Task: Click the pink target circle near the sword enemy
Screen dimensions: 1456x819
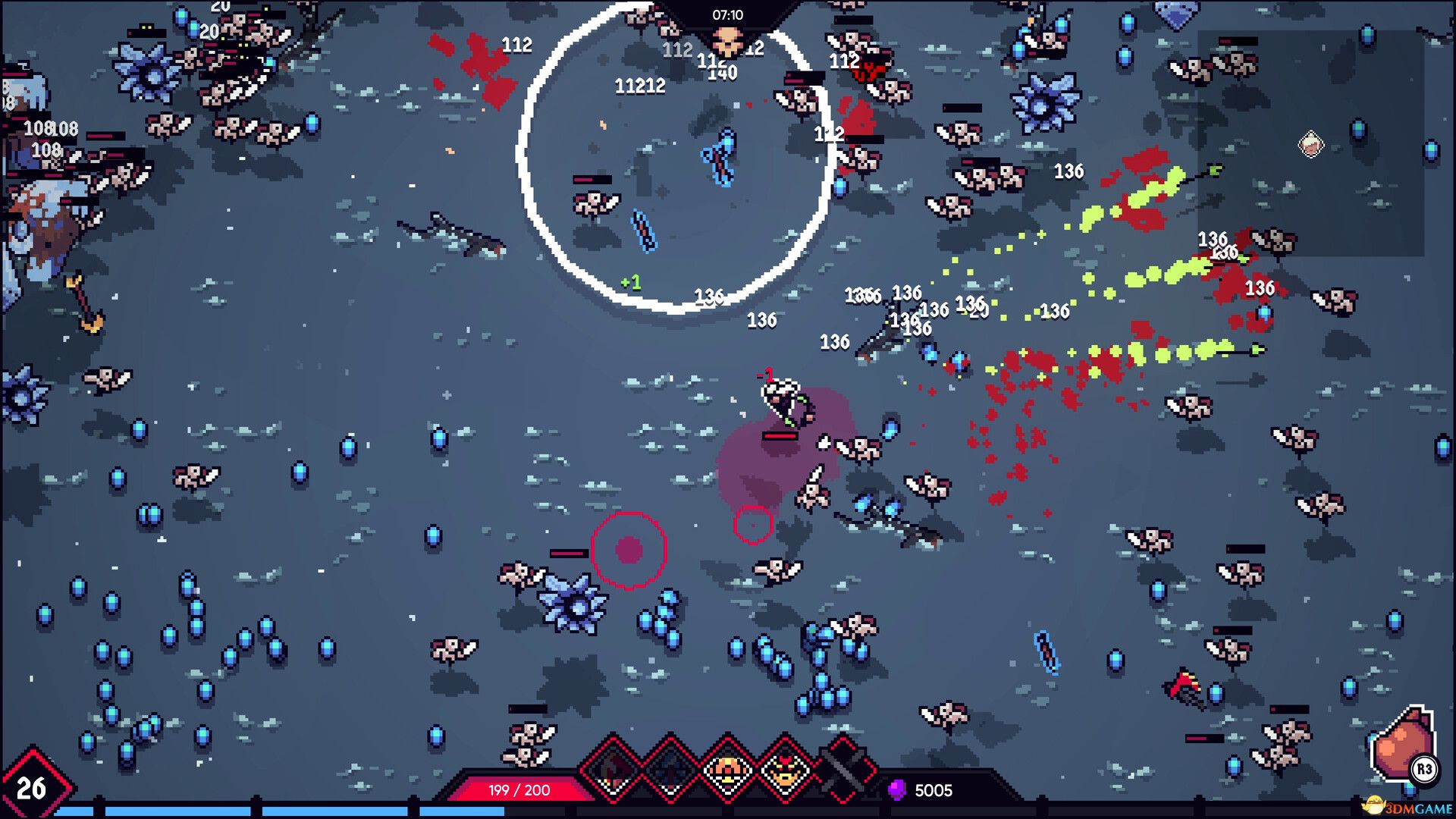Action: click(752, 523)
